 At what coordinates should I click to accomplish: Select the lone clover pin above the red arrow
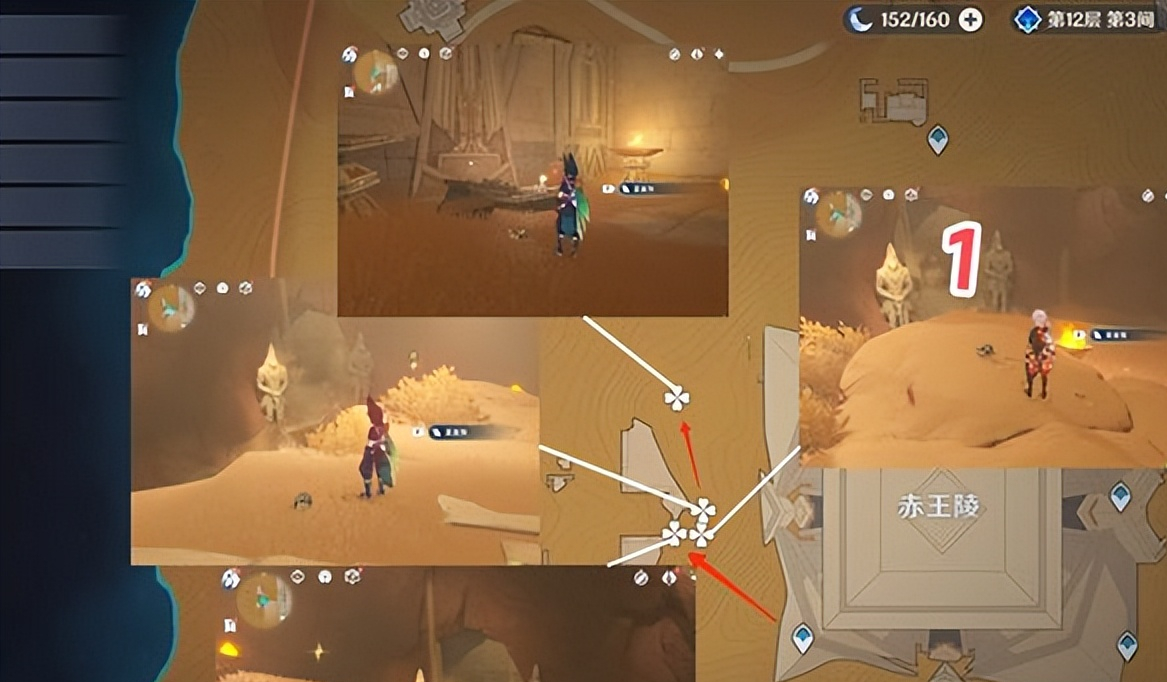coord(677,399)
